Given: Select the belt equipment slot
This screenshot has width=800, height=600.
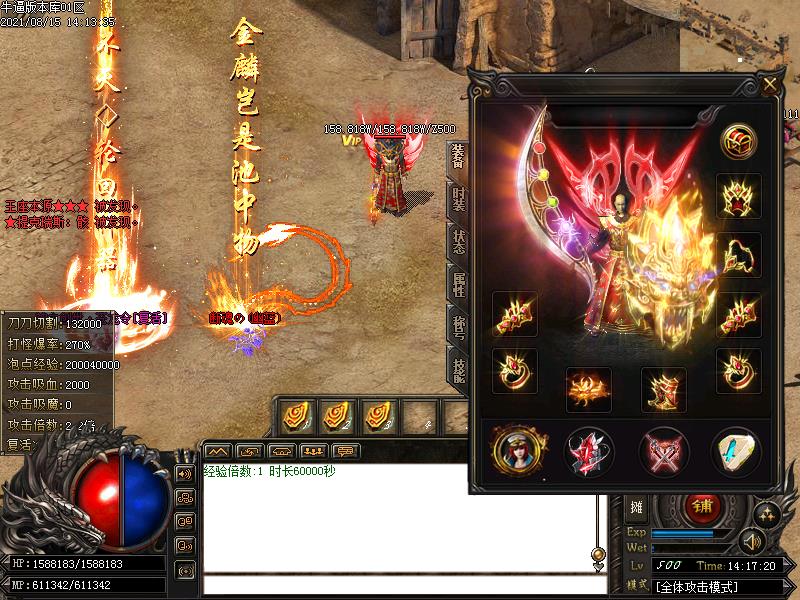Looking at the screenshot, I should click(589, 389).
